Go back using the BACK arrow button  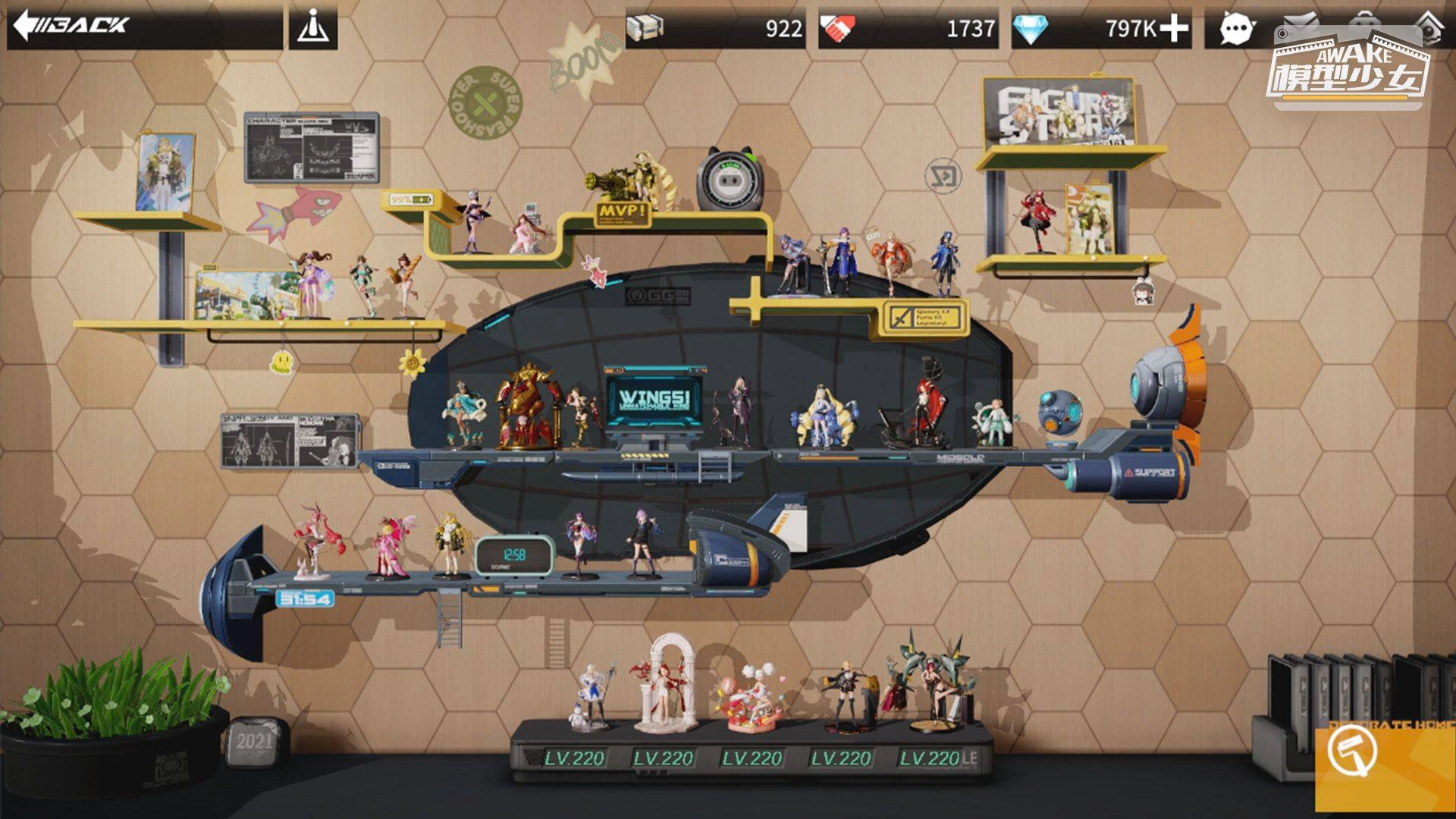[72, 26]
